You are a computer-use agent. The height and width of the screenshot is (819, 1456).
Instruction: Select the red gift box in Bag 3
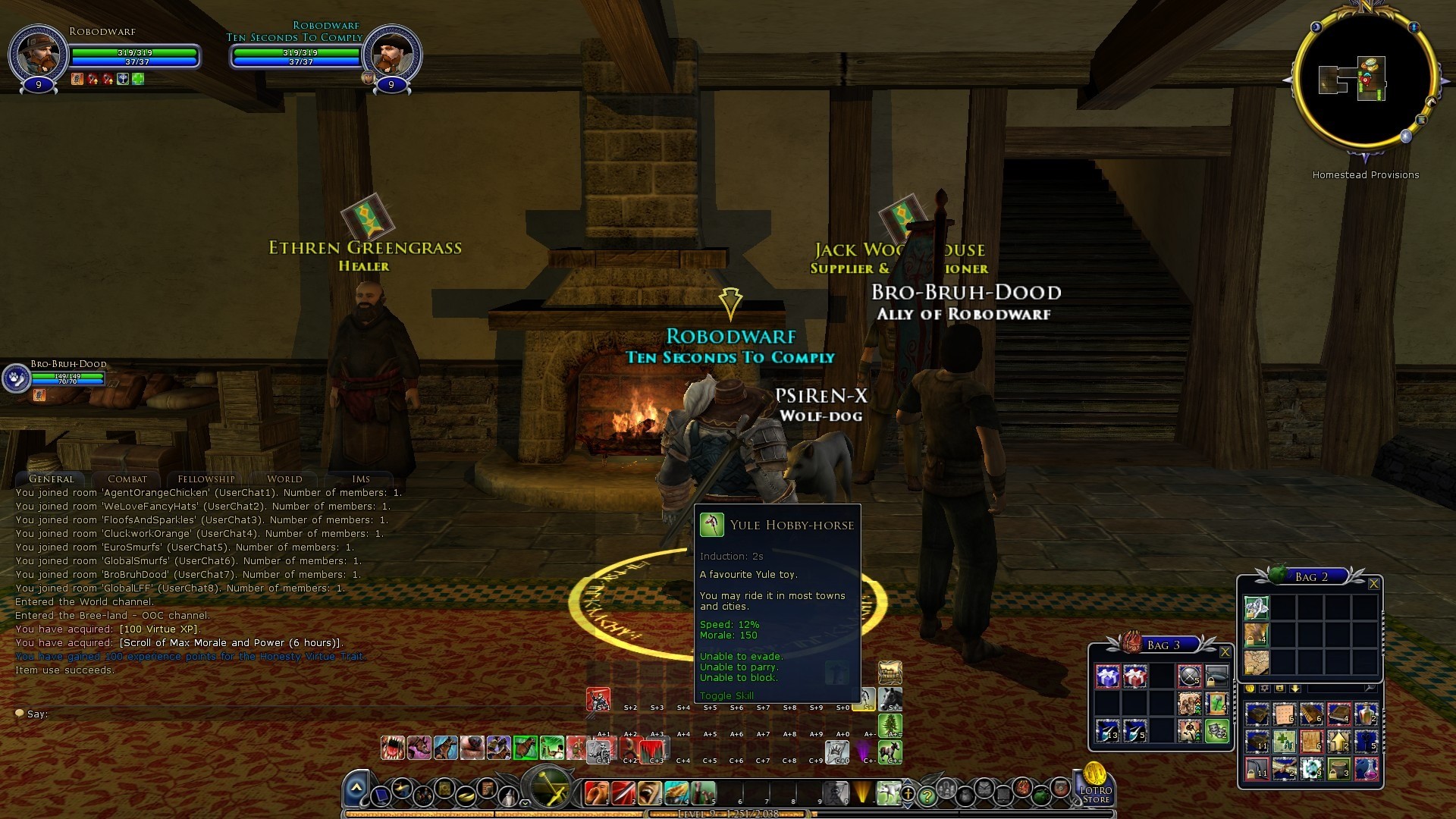tap(1135, 676)
